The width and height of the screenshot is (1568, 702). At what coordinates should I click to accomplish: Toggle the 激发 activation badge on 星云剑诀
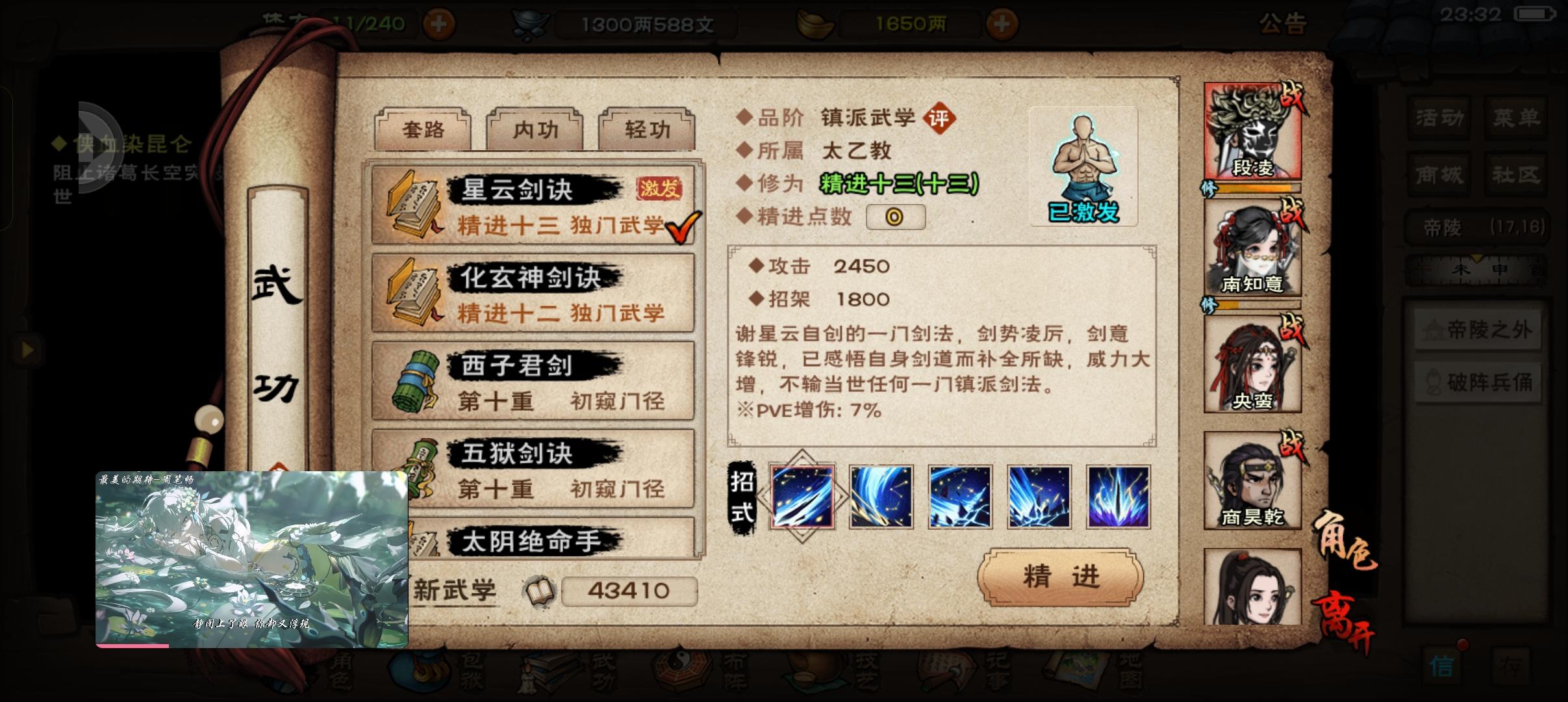tap(659, 188)
